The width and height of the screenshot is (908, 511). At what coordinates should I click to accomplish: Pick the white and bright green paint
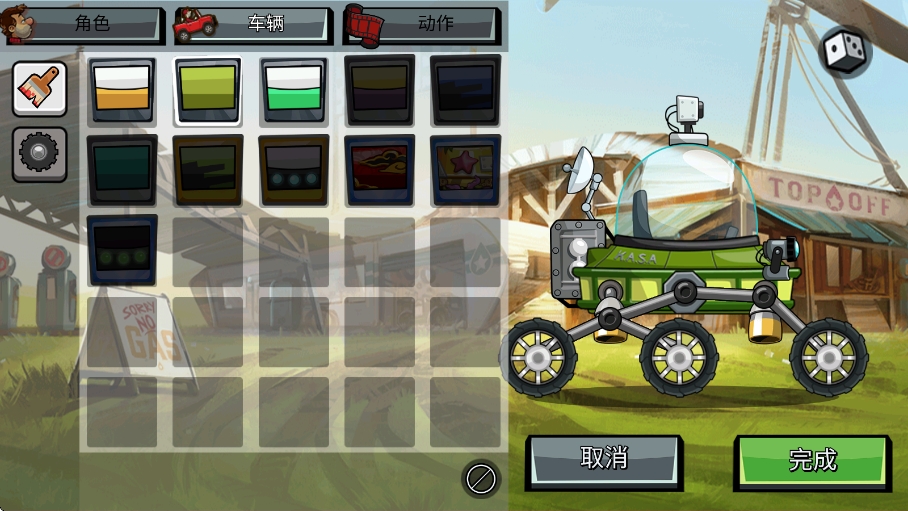pyautogui.click(x=294, y=90)
